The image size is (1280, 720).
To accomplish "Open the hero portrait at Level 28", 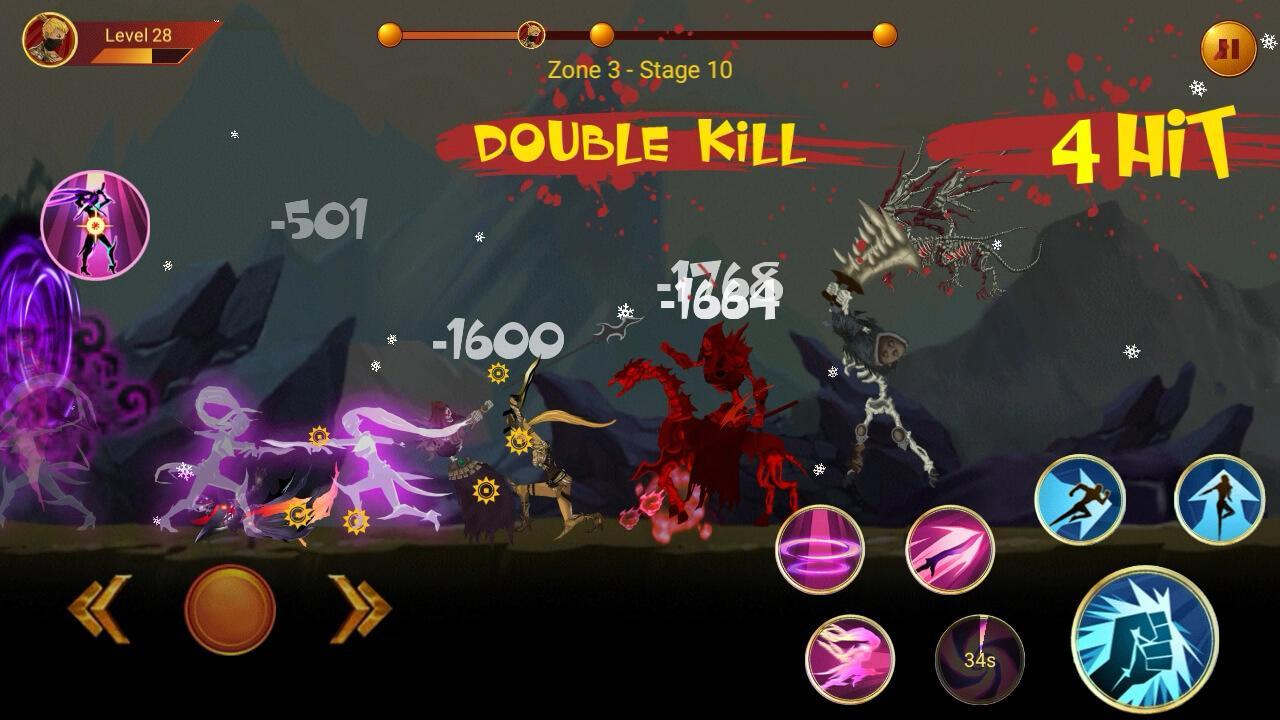I will click(x=49, y=40).
